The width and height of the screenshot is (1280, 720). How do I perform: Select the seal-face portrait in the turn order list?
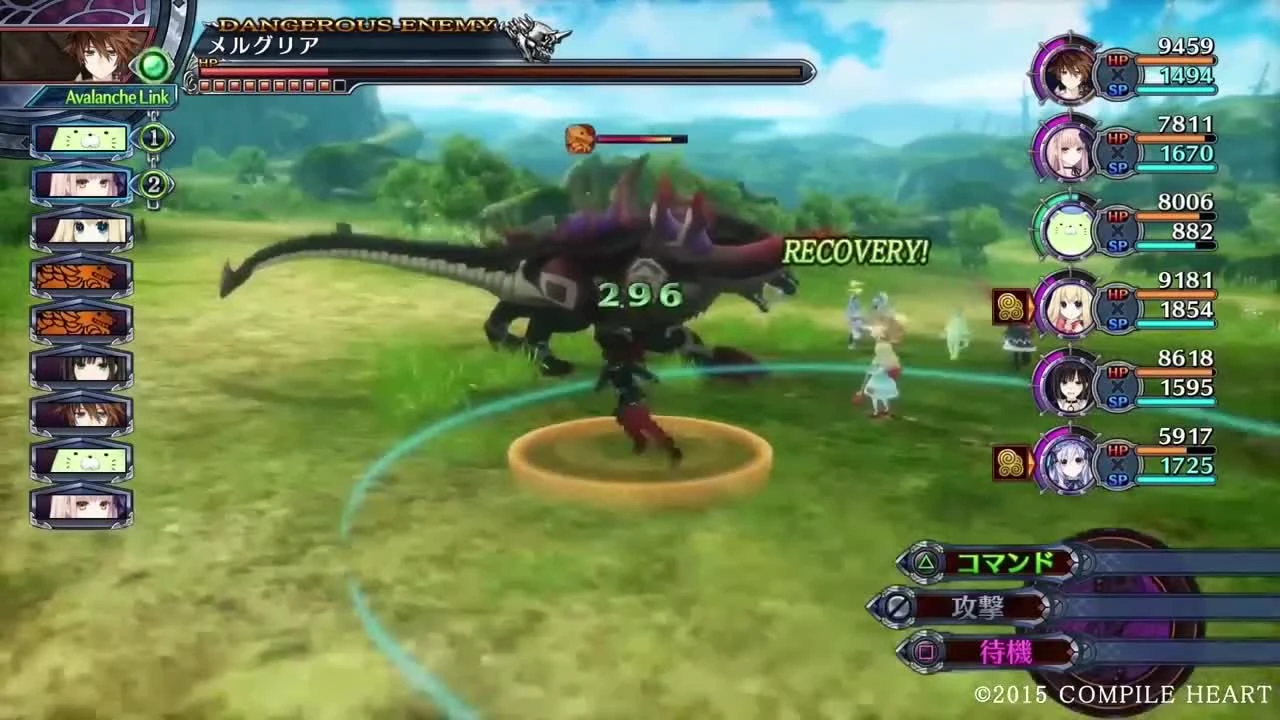(x=80, y=139)
